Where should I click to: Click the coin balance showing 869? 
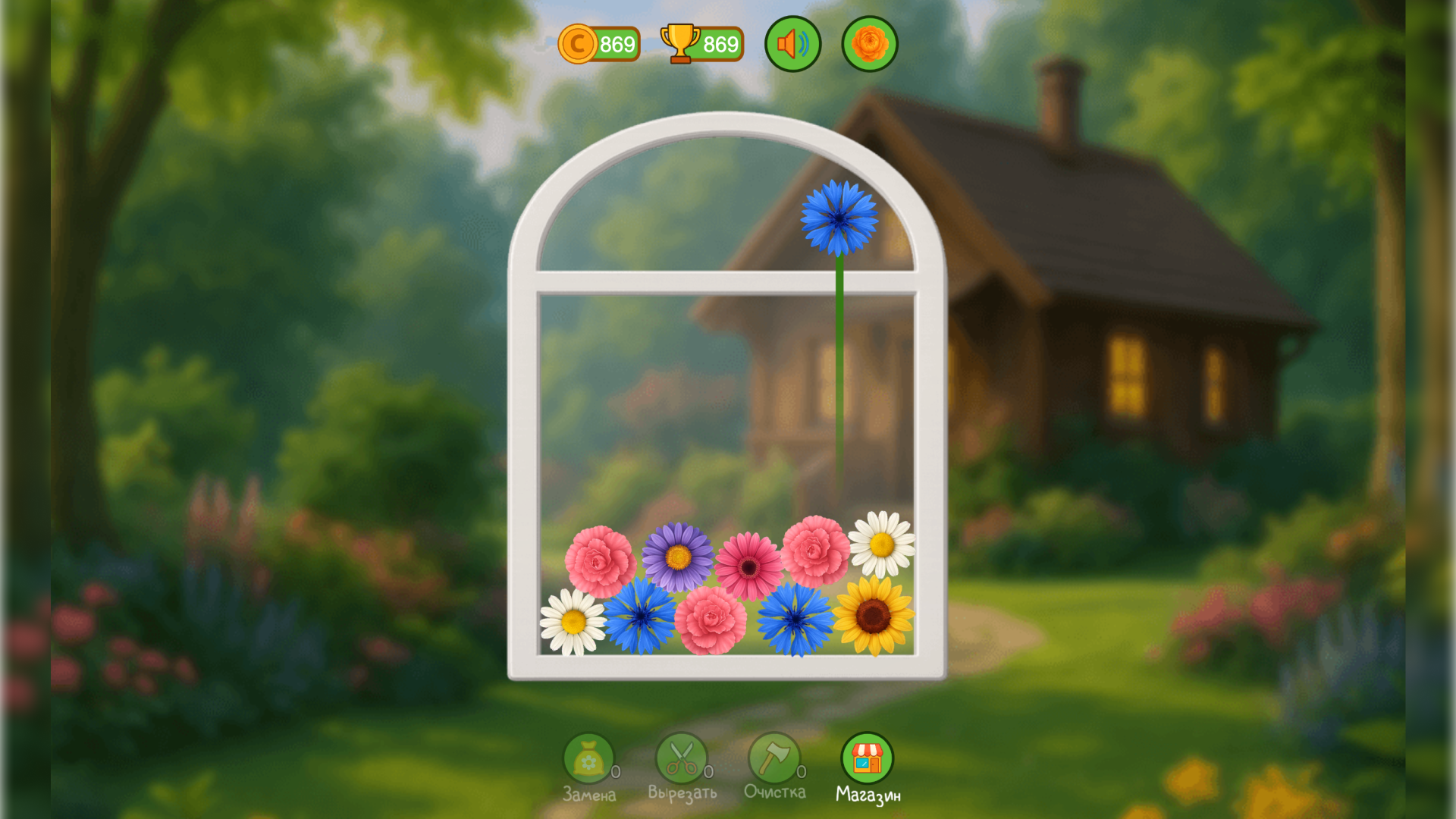[613, 43]
